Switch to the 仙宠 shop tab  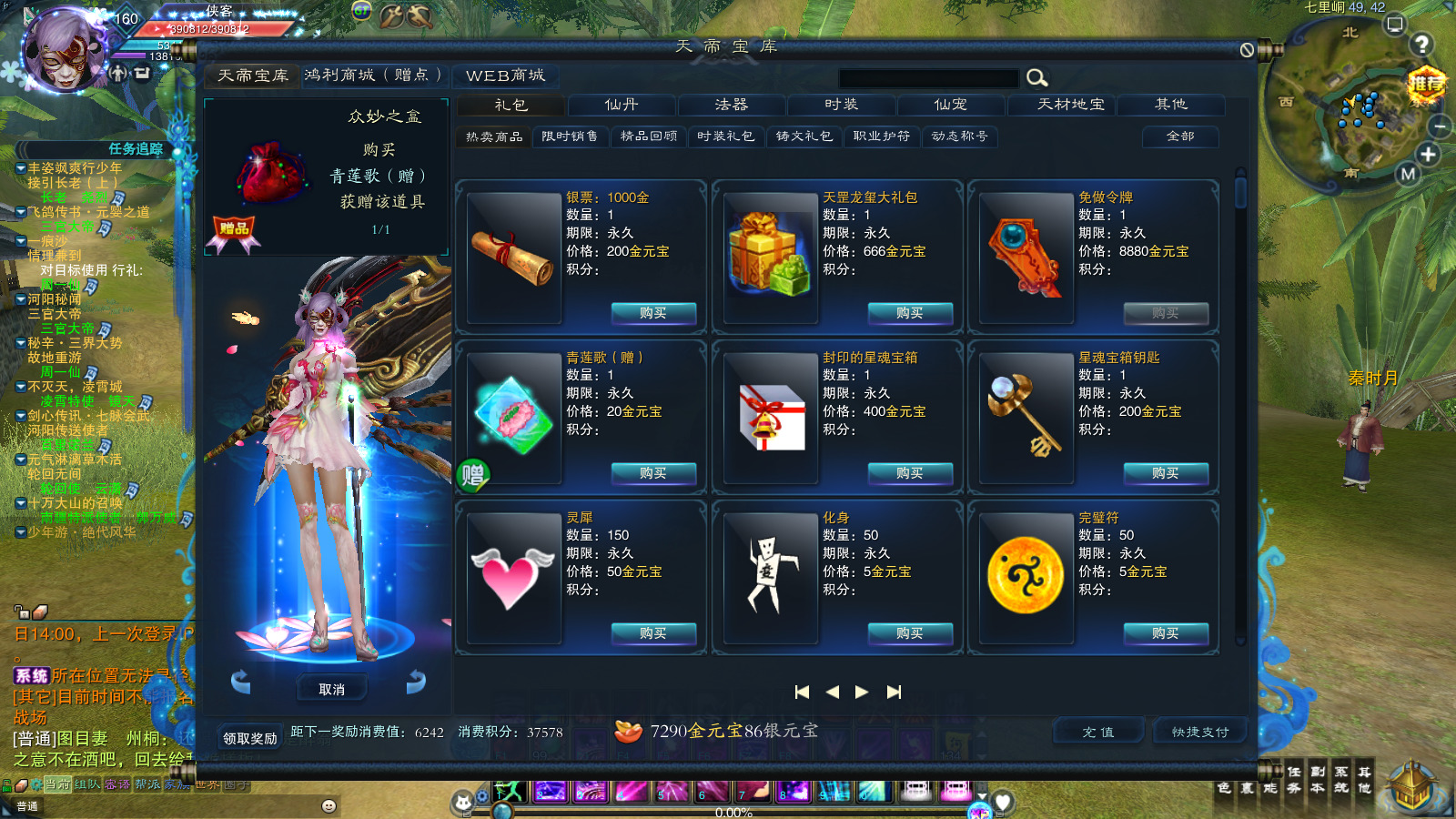(x=949, y=105)
